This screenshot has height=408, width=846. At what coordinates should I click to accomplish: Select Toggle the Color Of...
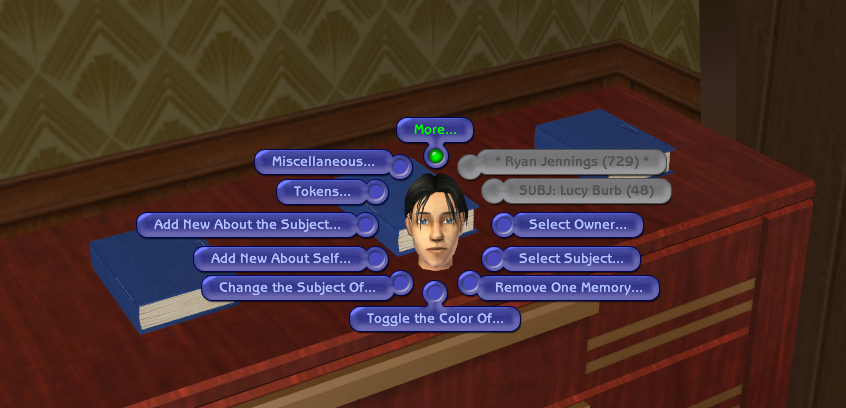[442, 319]
